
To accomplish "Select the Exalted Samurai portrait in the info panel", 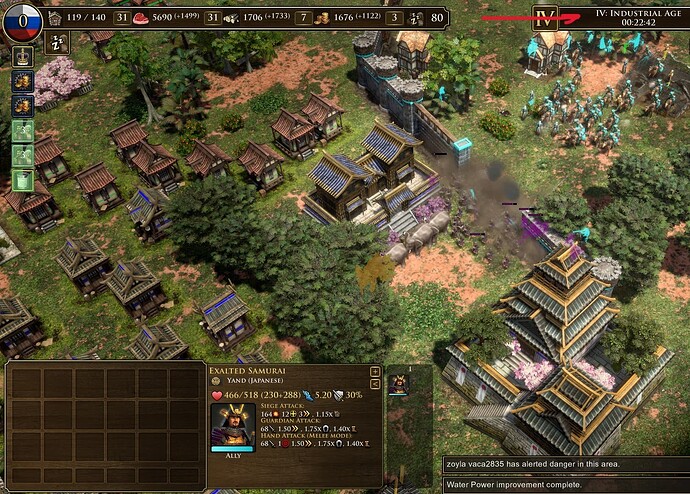I will (x=229, y=426).
